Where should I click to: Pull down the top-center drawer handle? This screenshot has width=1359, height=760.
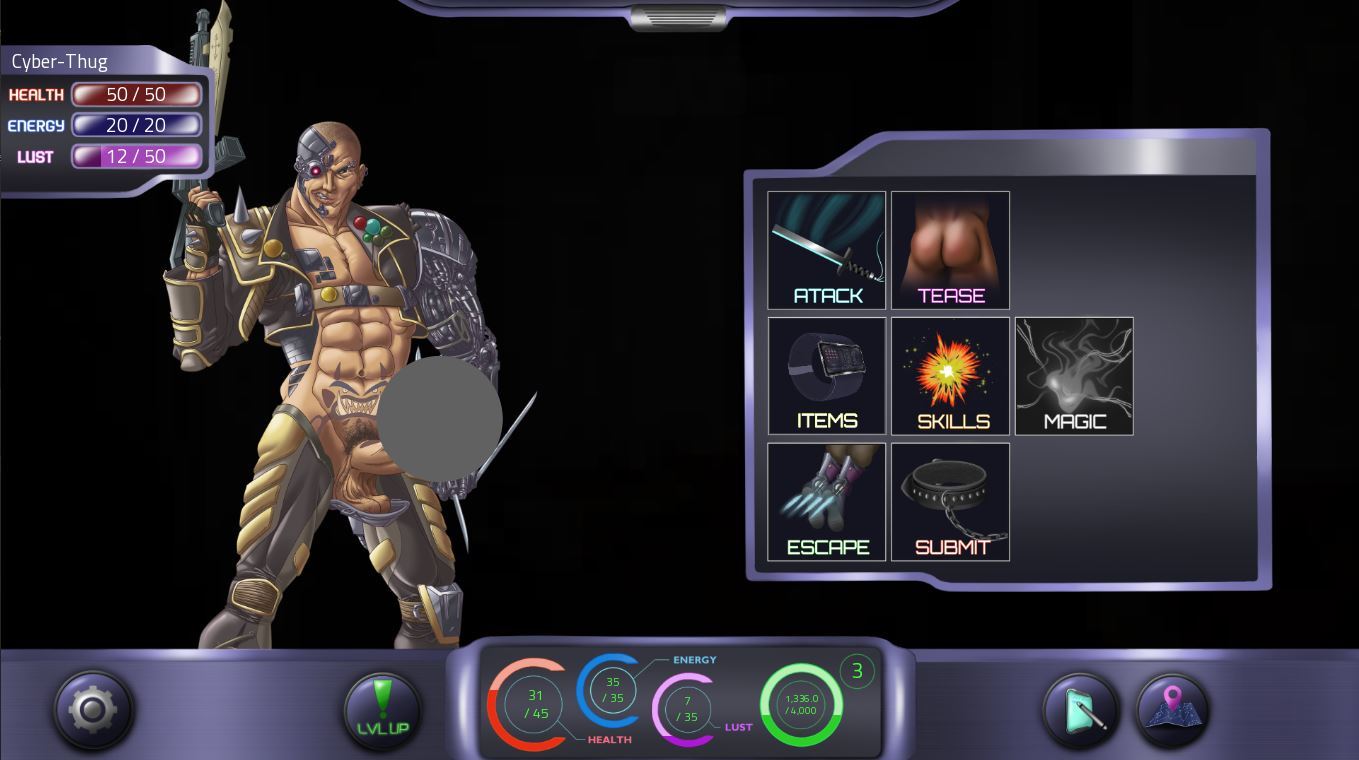(678, 16)
